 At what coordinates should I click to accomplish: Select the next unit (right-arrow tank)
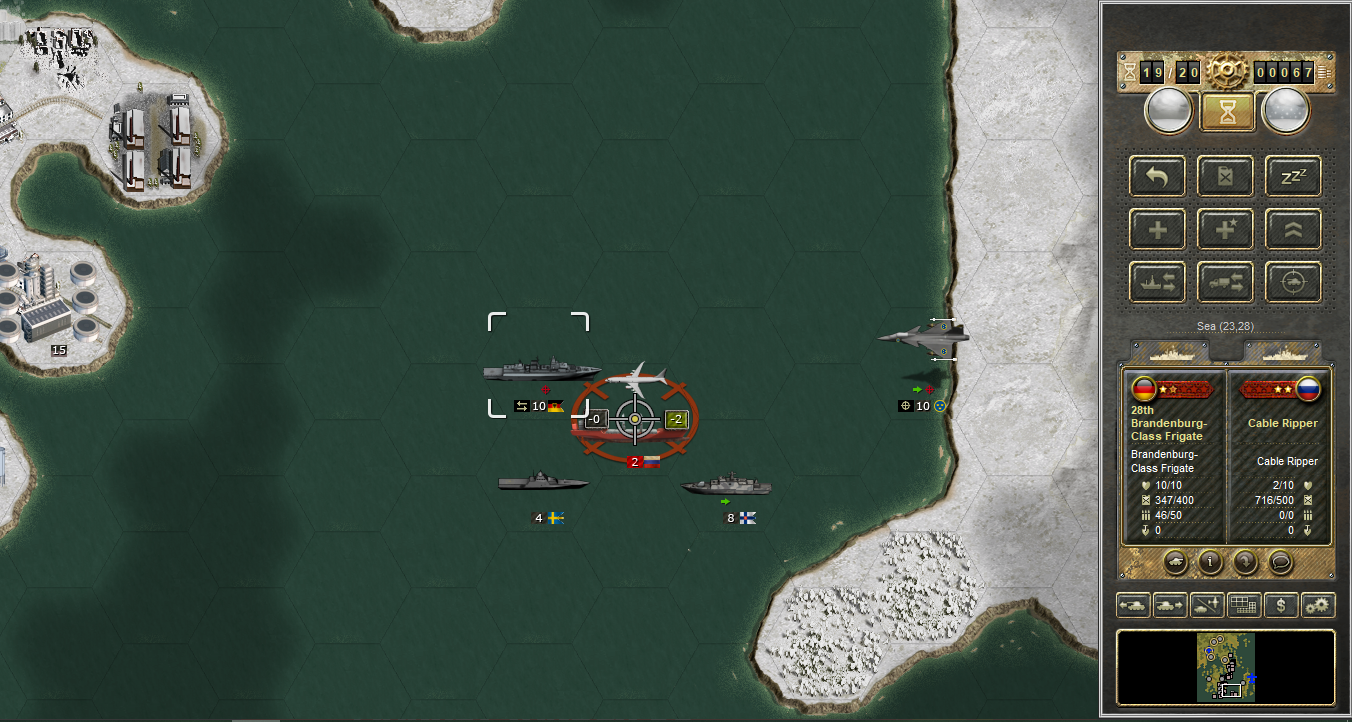pos(1170,605)
